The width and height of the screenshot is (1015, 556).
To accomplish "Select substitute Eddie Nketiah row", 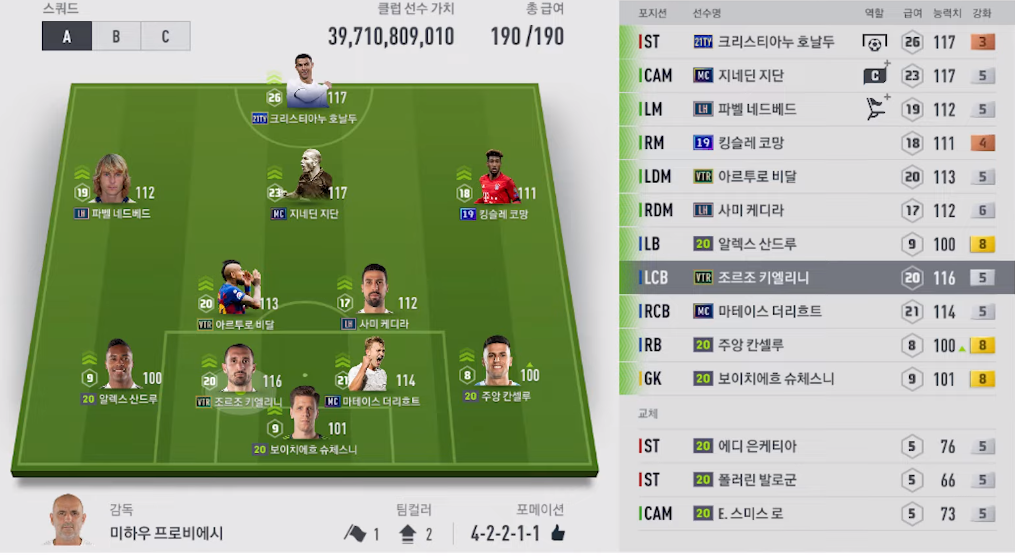I will (815, 446).
